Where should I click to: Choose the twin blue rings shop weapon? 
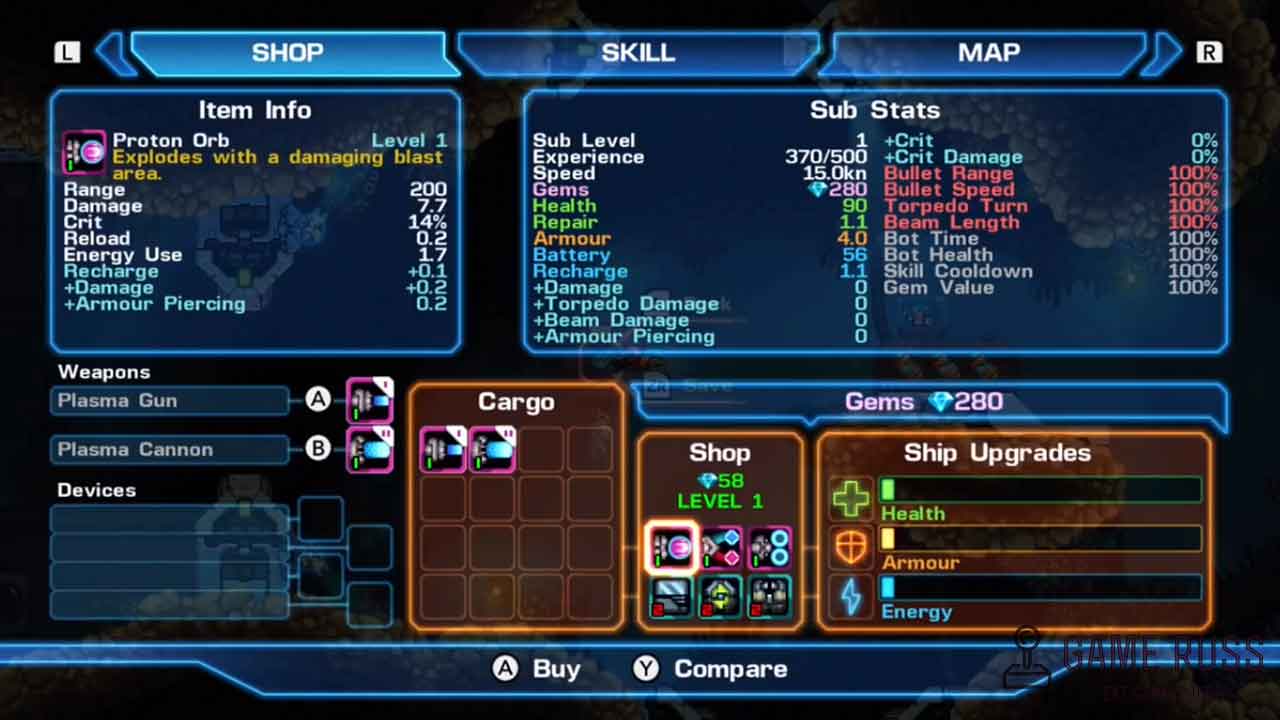[x=770, y=547]
